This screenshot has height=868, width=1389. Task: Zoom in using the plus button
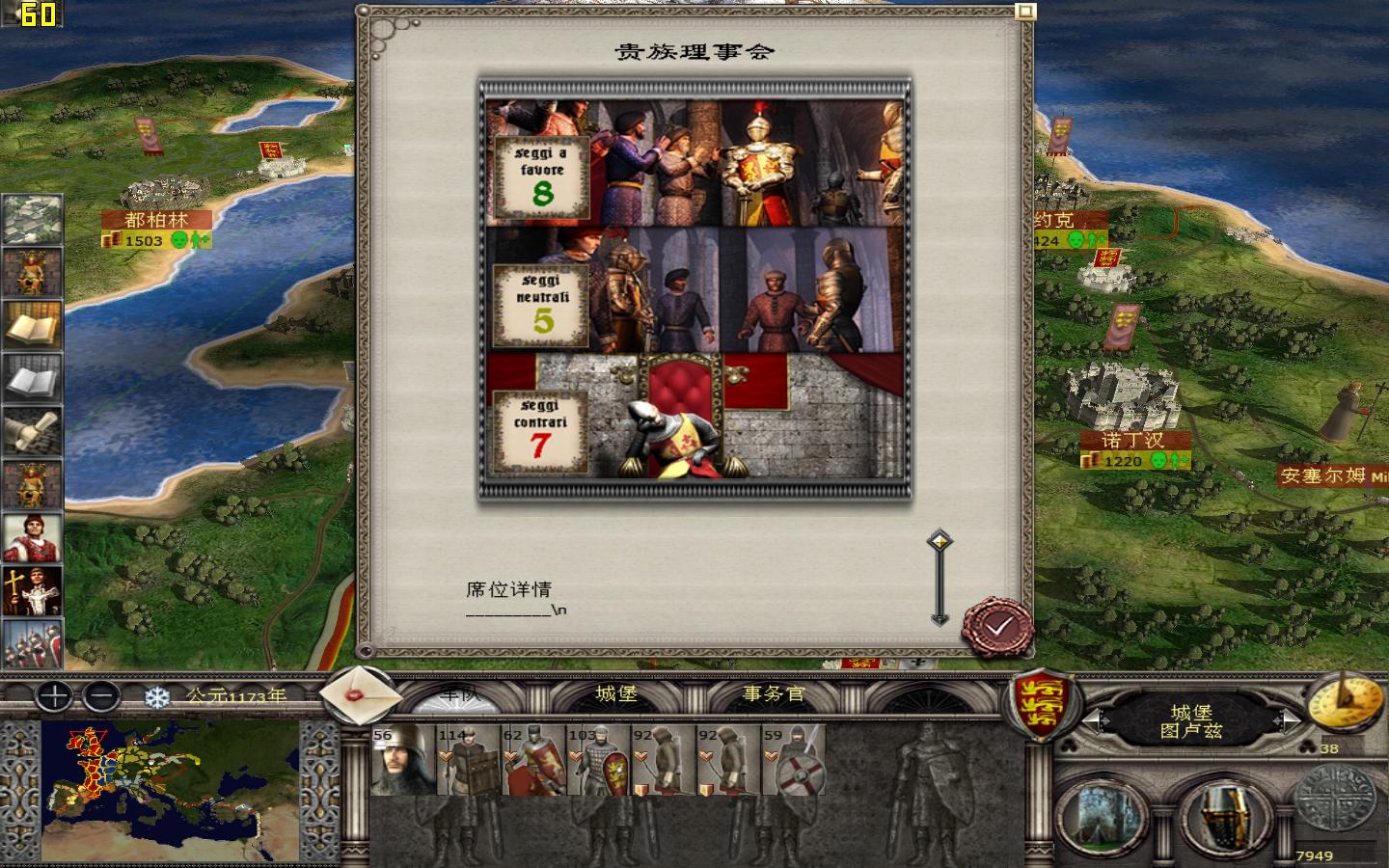click(x=53, y=697)
